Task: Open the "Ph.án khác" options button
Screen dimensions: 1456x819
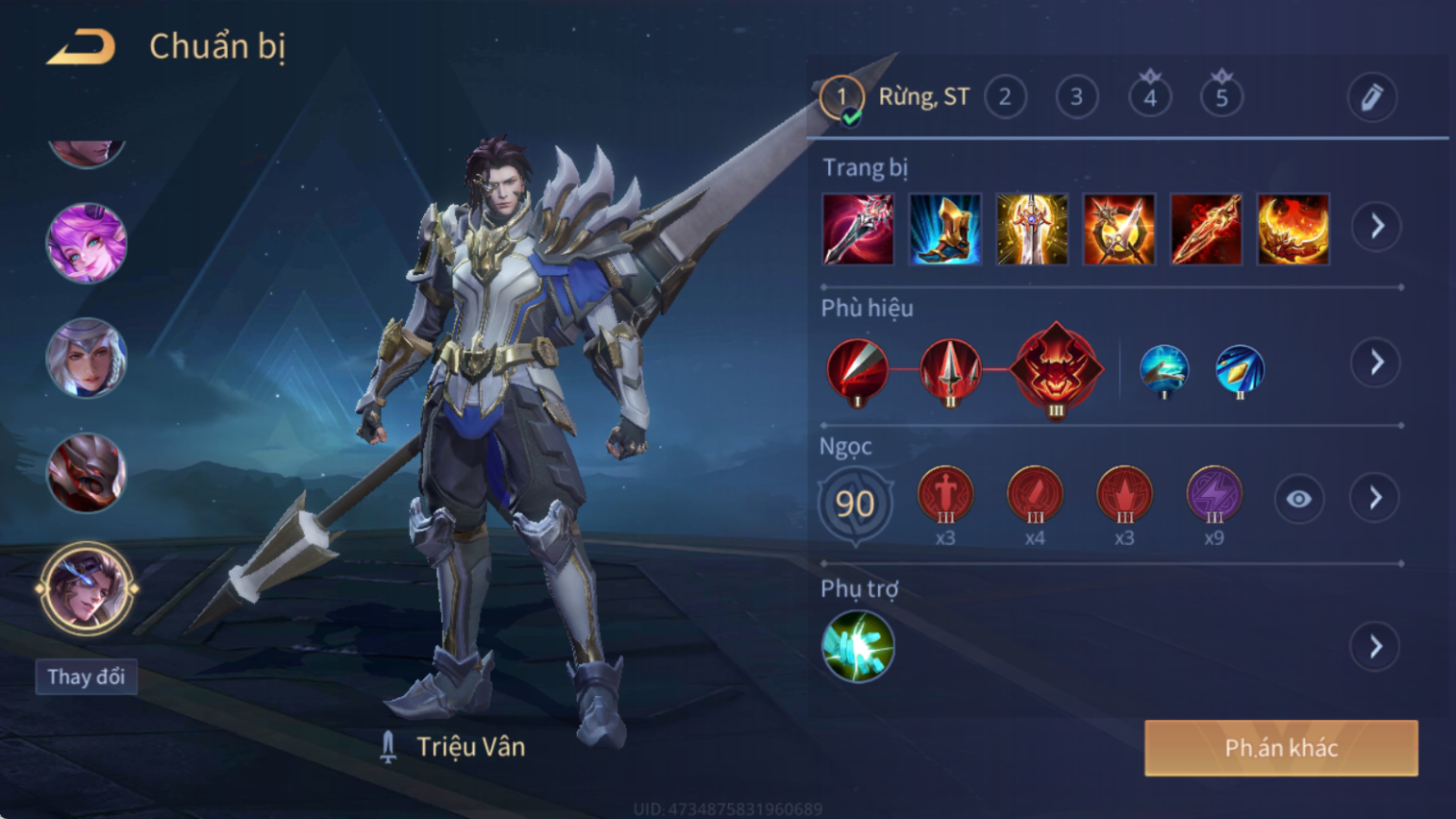Action: 1280,748
